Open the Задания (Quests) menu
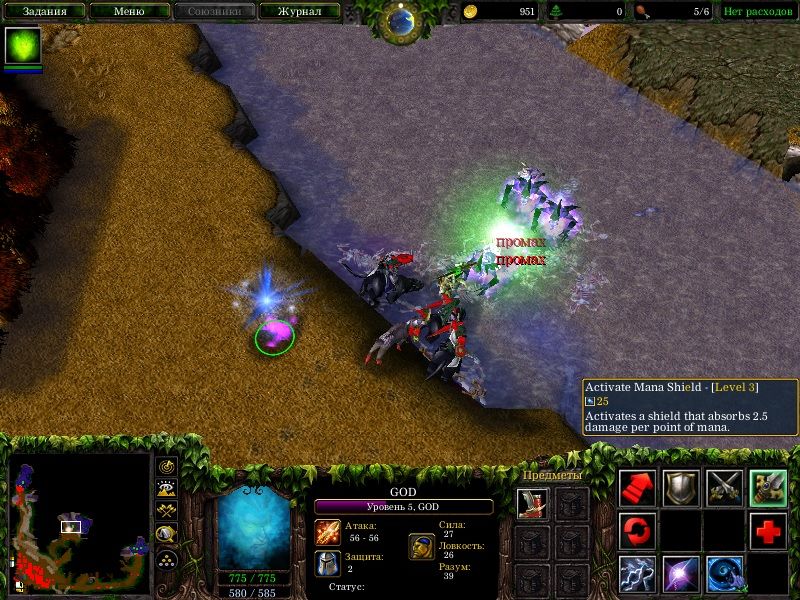The height and width of the screenshot is (600, 800). click(45, 12)
